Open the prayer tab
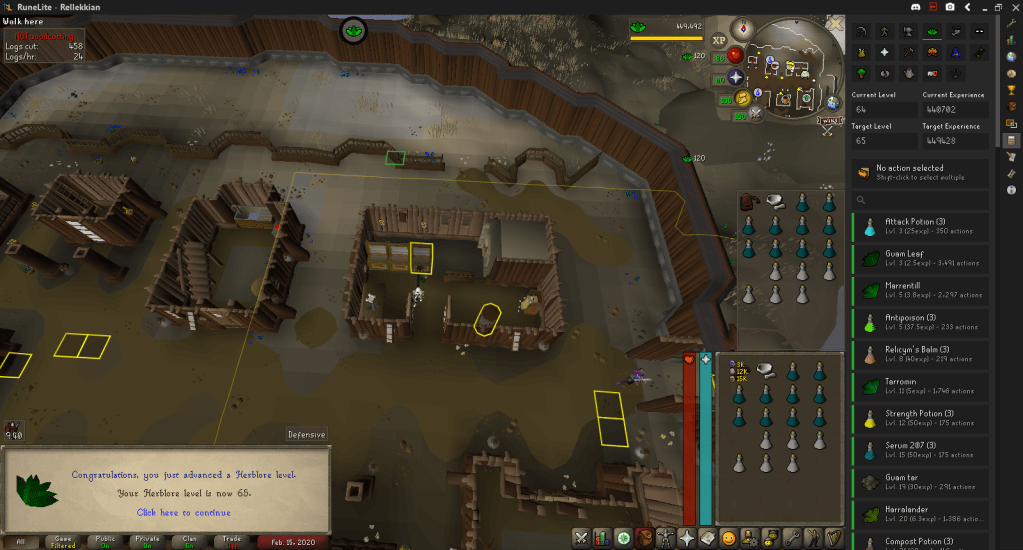 (x=687, y=538)
